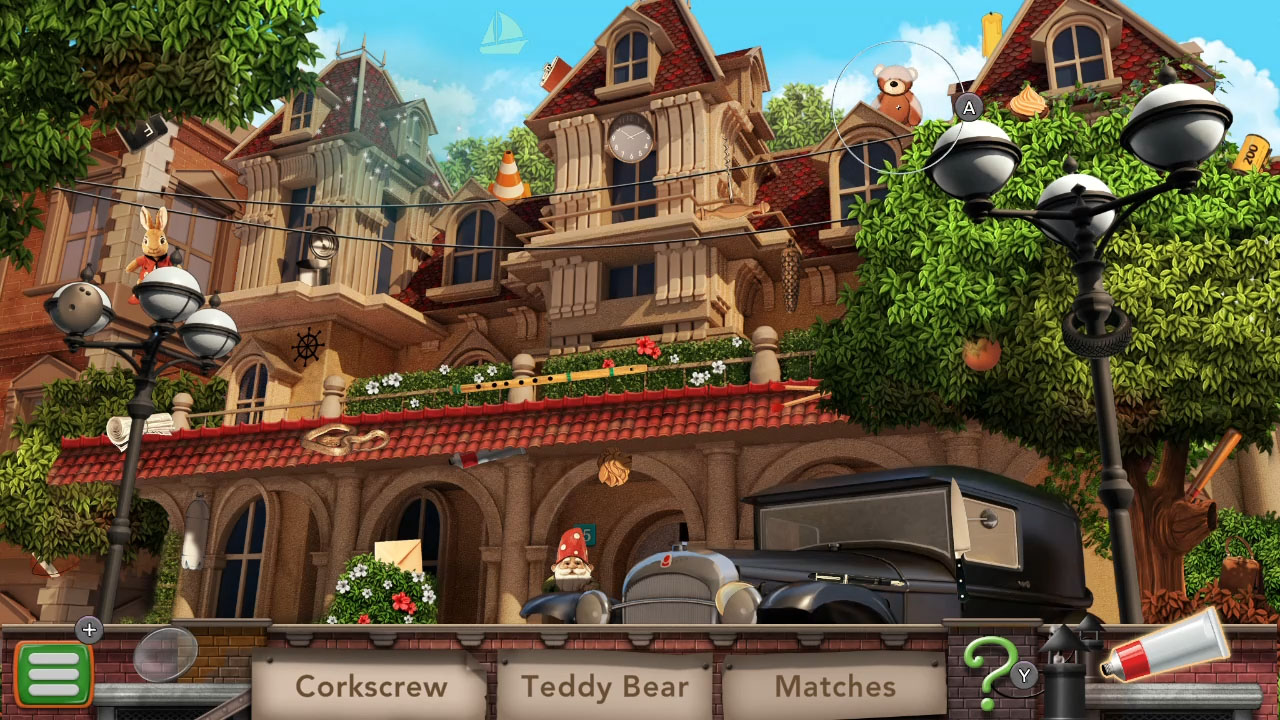
Task: Click the plus zoom icon
Action: click(x=89, y=630)
